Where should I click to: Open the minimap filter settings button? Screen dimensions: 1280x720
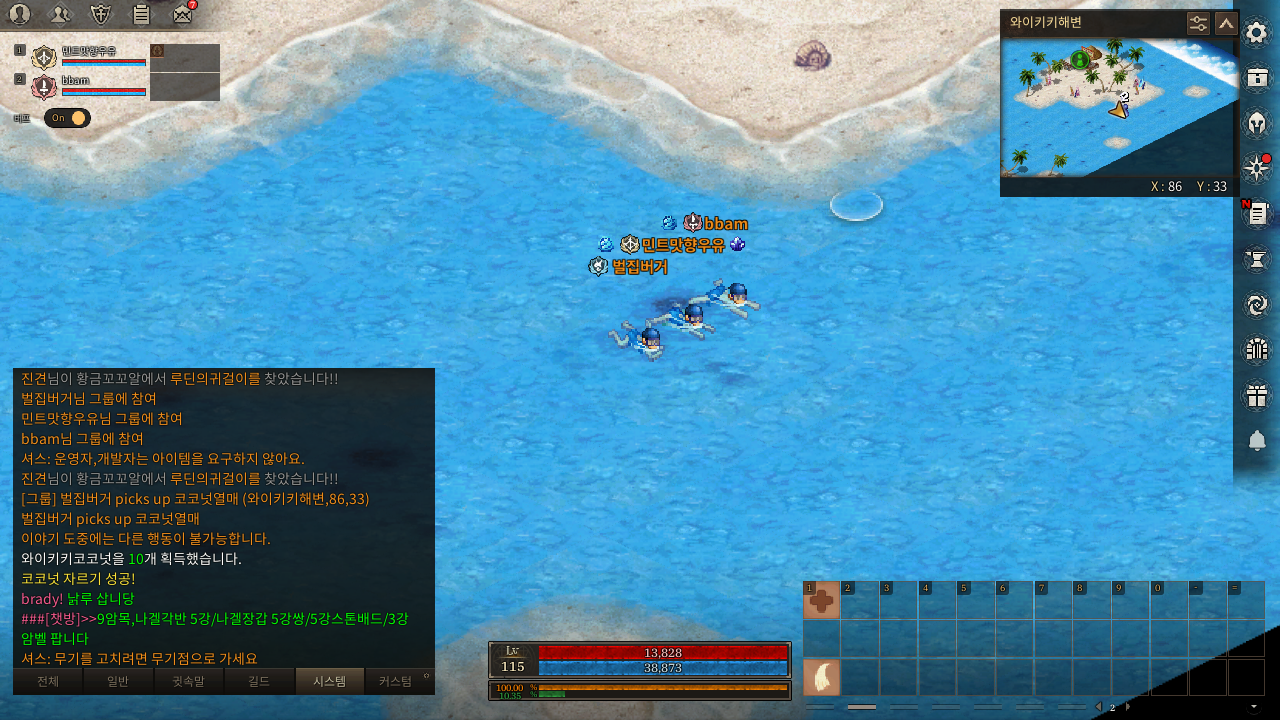tap(1198, 23)
